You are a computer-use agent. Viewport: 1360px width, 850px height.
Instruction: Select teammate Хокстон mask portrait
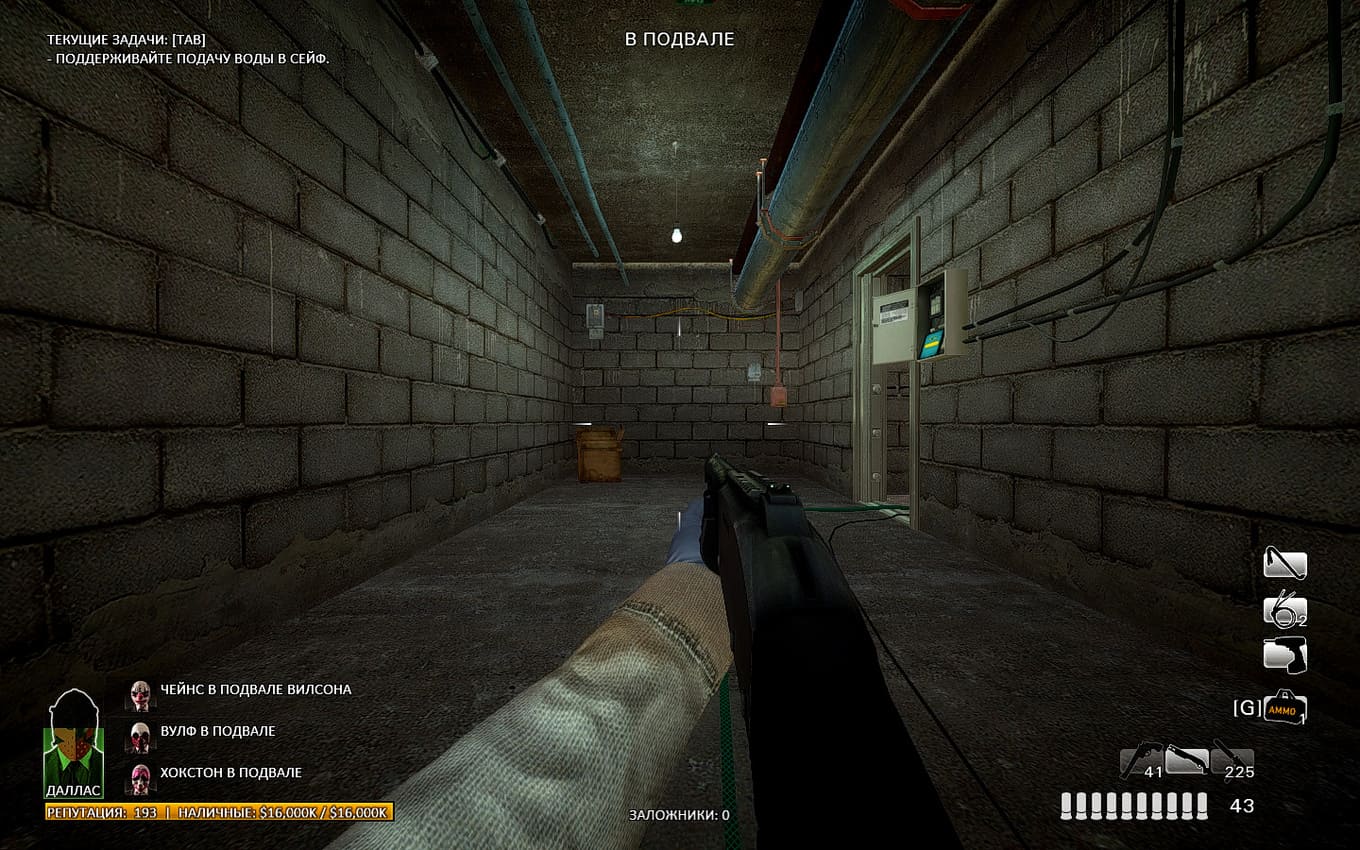(140, 775)
